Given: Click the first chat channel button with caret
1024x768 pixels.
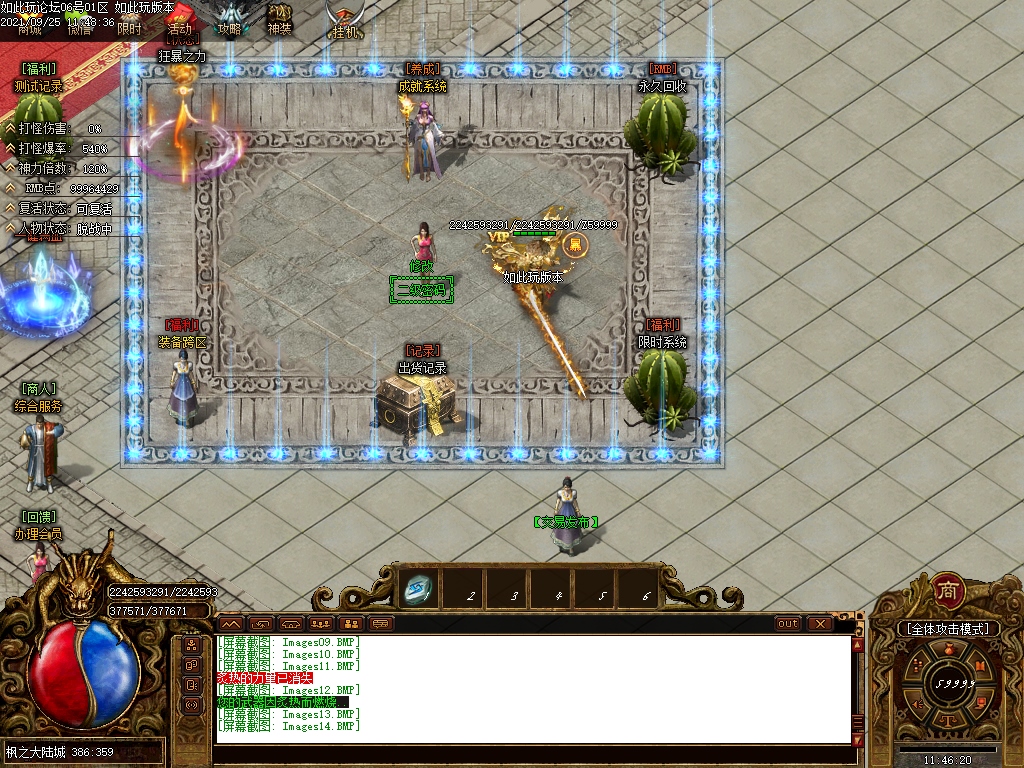Looking at the screenshot, I should click(230, 624).
